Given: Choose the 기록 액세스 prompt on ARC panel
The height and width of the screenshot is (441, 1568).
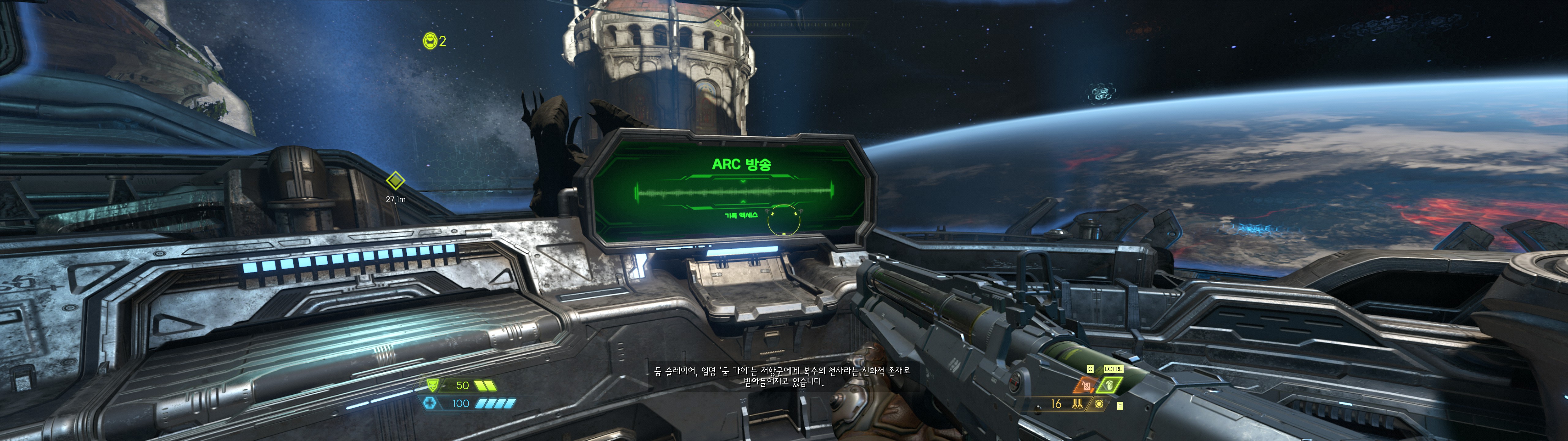Looking at the screenshot, I should 741,215.
